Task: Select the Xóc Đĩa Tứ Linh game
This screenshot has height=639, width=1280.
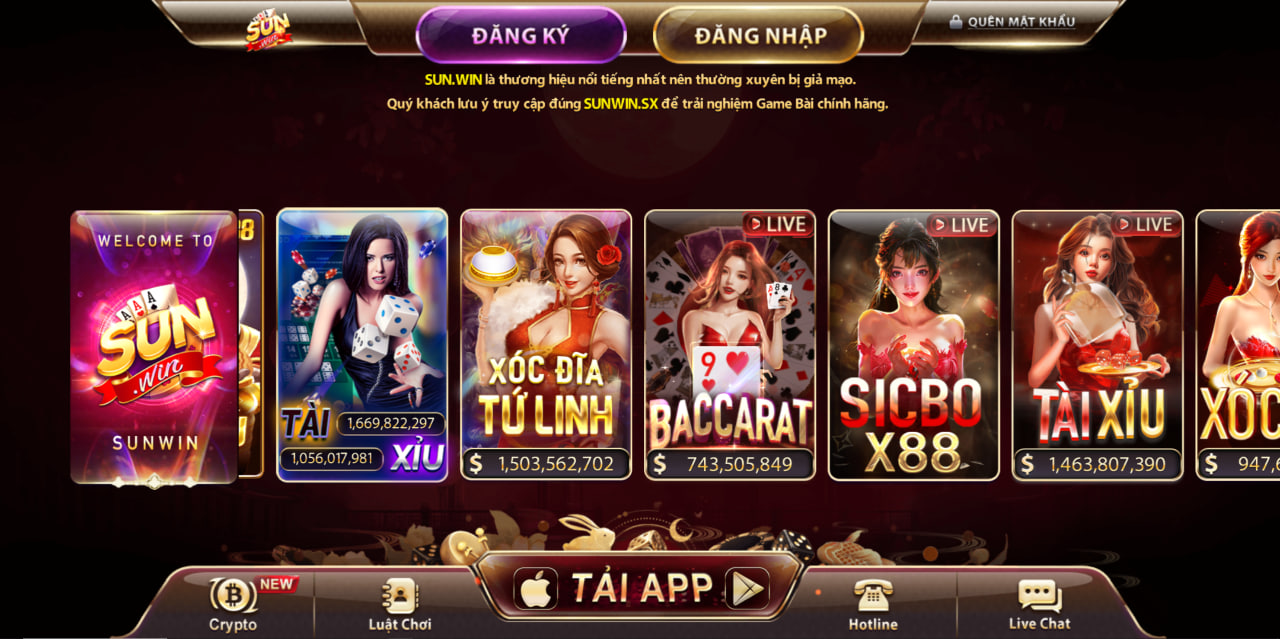Action: coord(546,345)
